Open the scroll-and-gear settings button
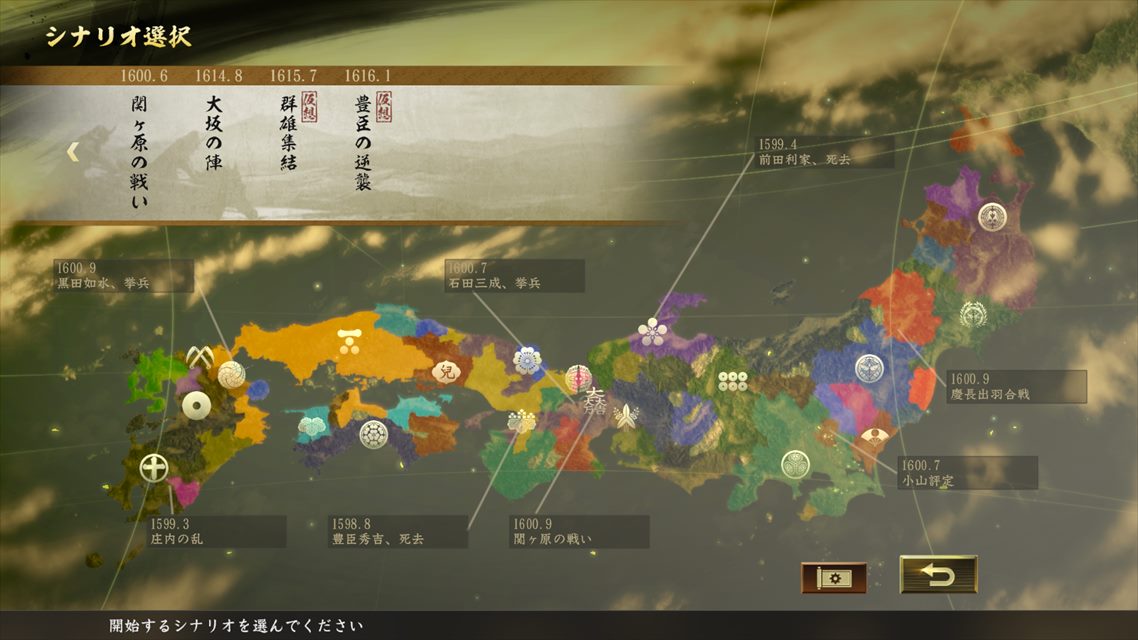Image resolution: width=1138 pixels, height=640 pixels. (833, 577)
